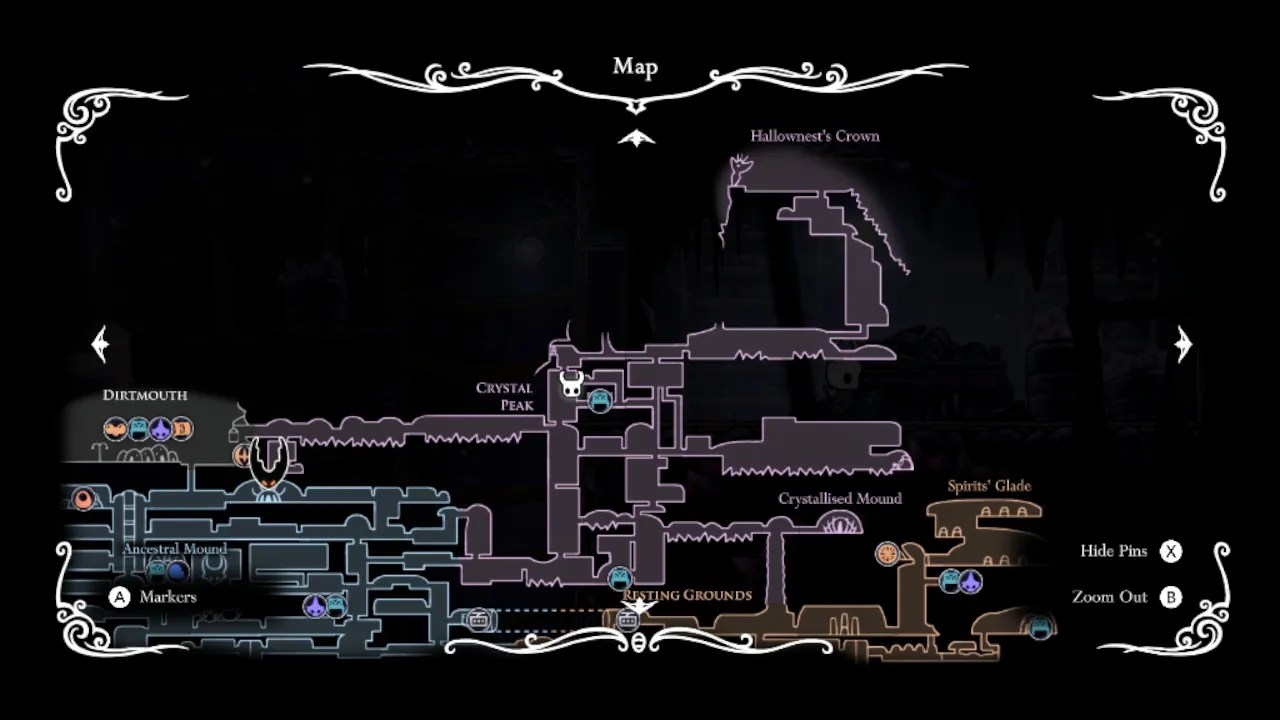Select the Hallownest's Crown area label
Image resolution: width=1280 pixels, height=720 pixels.
pyautogui.click(x=816, y=135)
